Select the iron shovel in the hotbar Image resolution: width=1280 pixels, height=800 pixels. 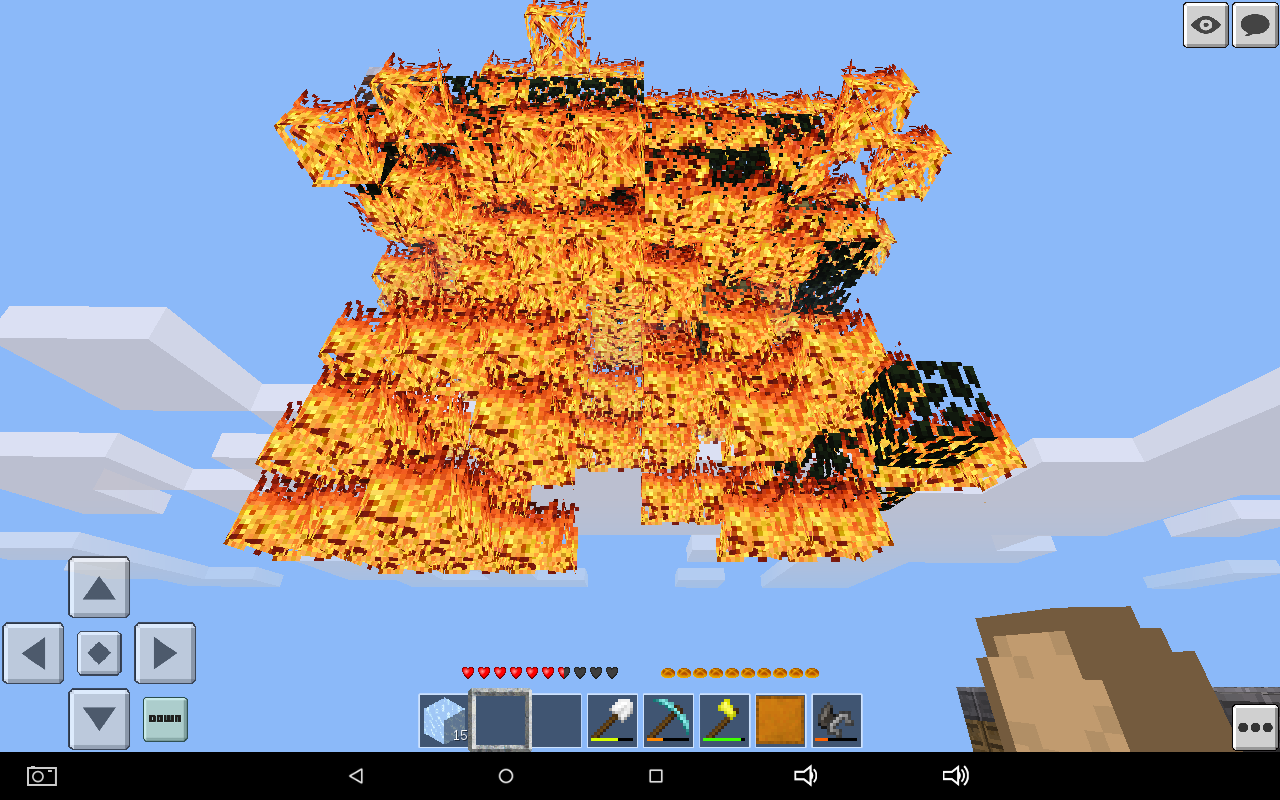coord(611,720)
